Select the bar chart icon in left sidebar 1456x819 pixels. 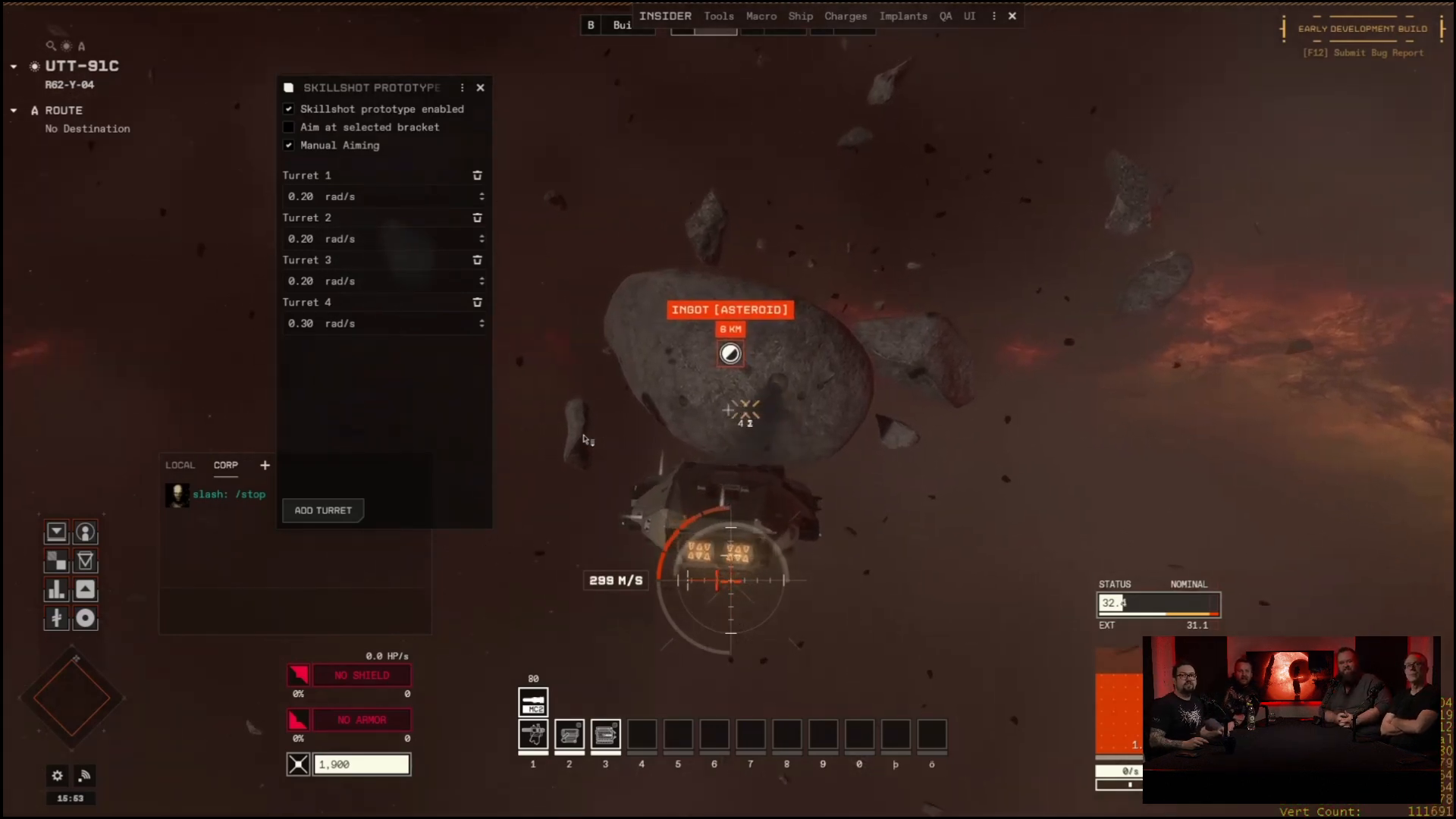coord(57,589)
